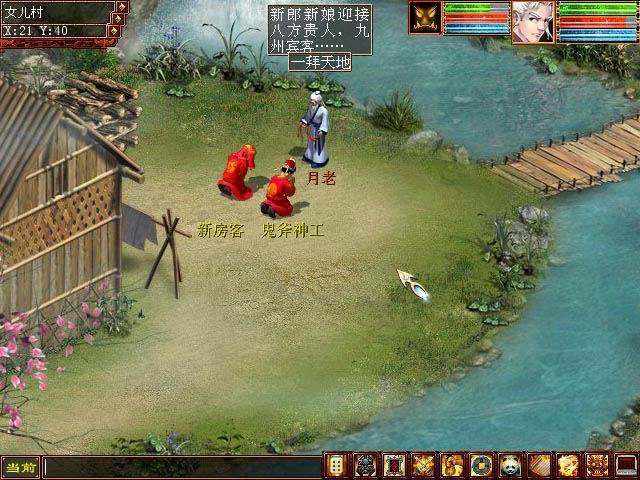Open the dice icon in bottom toolbar
The width and height of the screenshot is (640, 480).
click(337, 465)
